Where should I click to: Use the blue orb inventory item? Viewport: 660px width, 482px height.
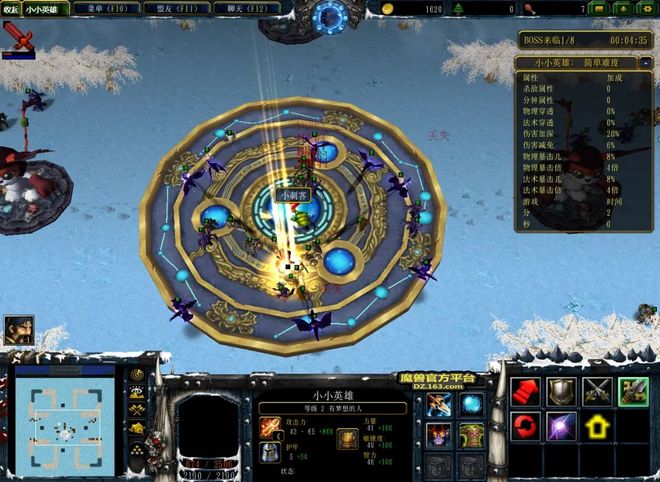pyautogui.click(x=471, y=405)
